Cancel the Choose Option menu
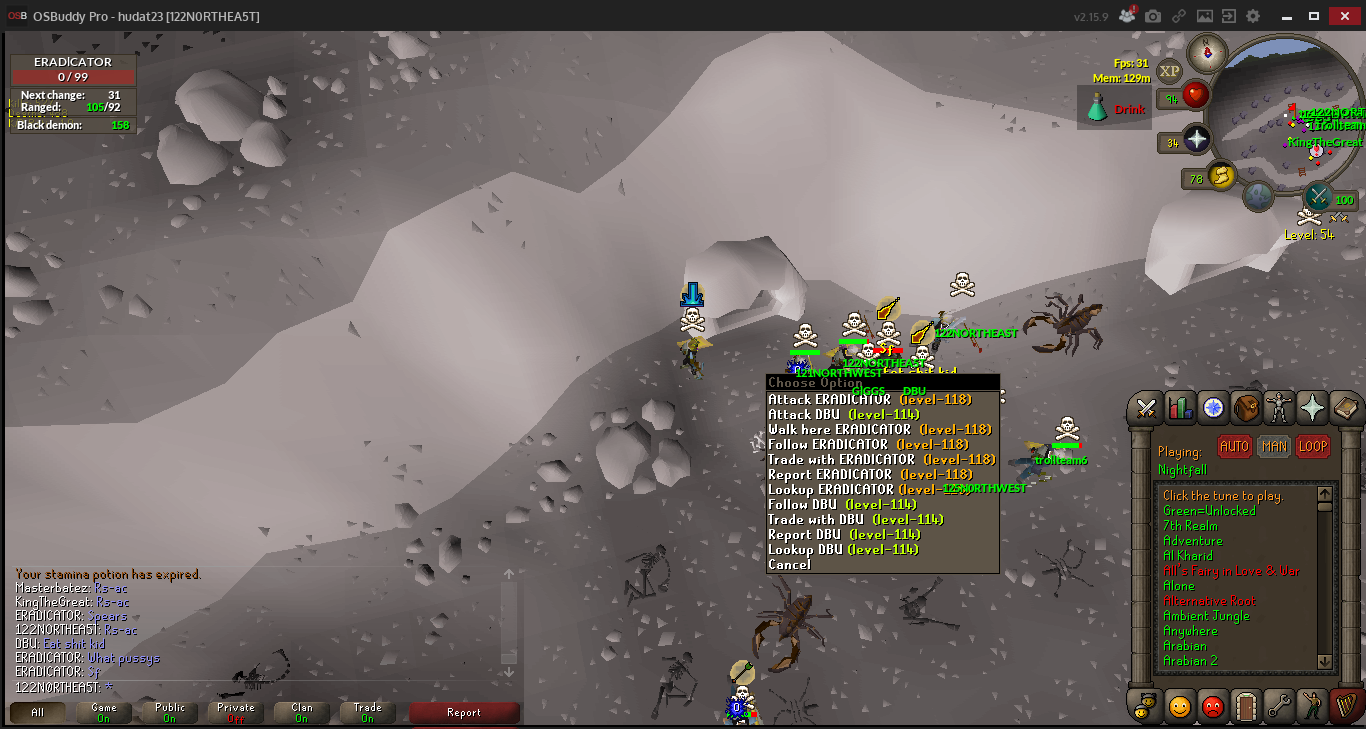 [x=789, y=565]
